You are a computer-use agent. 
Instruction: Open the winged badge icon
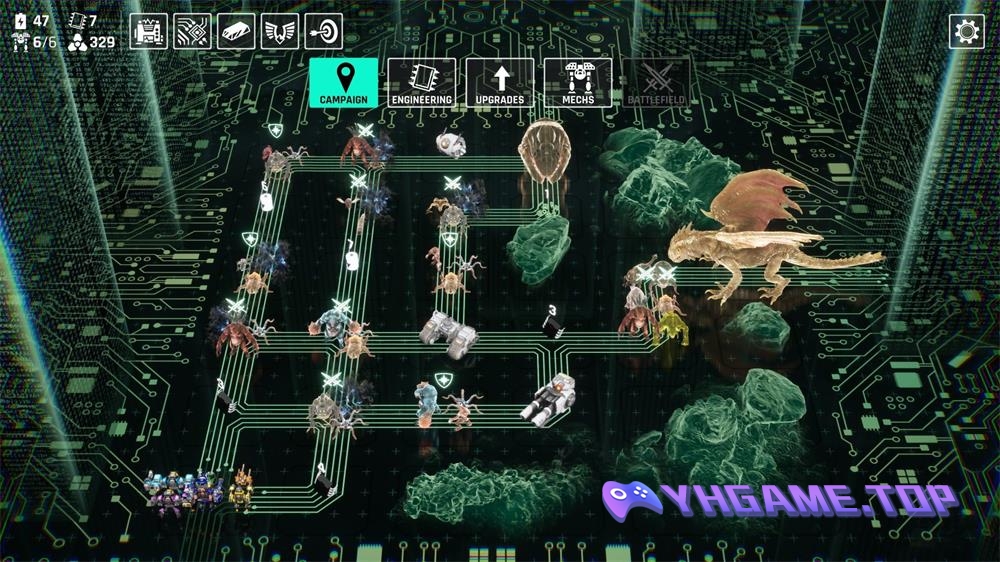[280, 31]
